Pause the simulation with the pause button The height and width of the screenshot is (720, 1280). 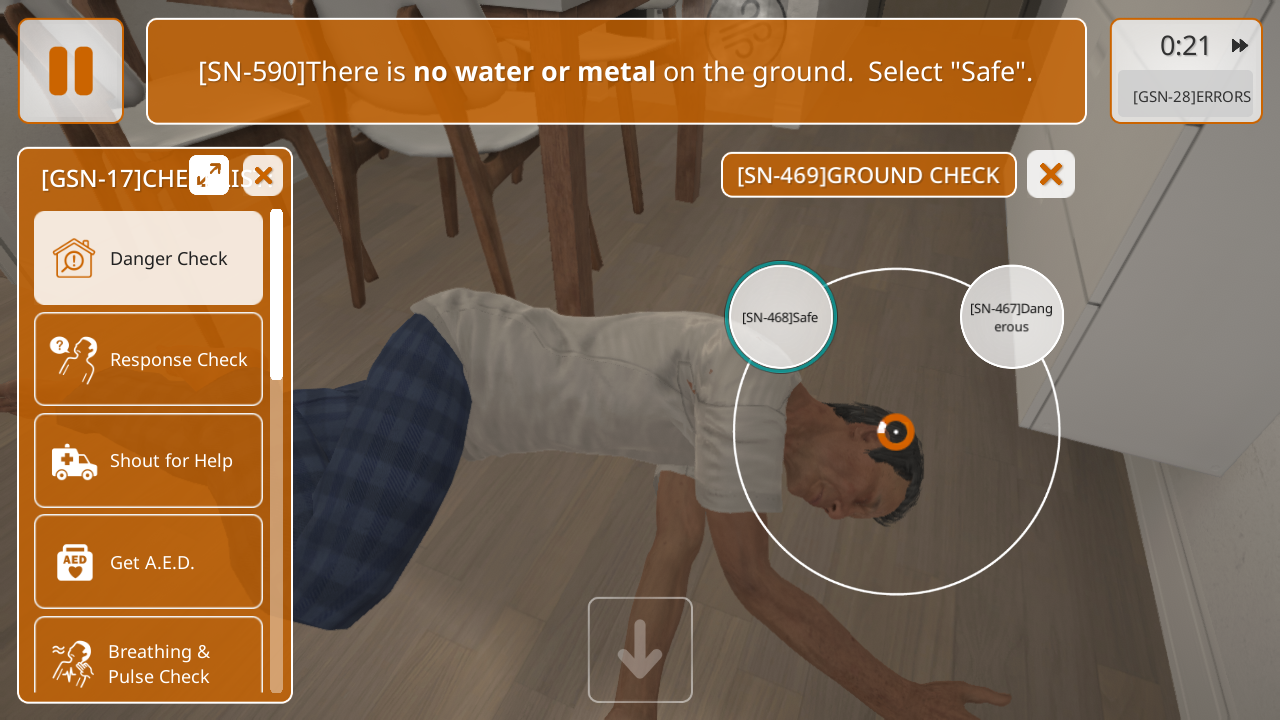pos(71,71)
